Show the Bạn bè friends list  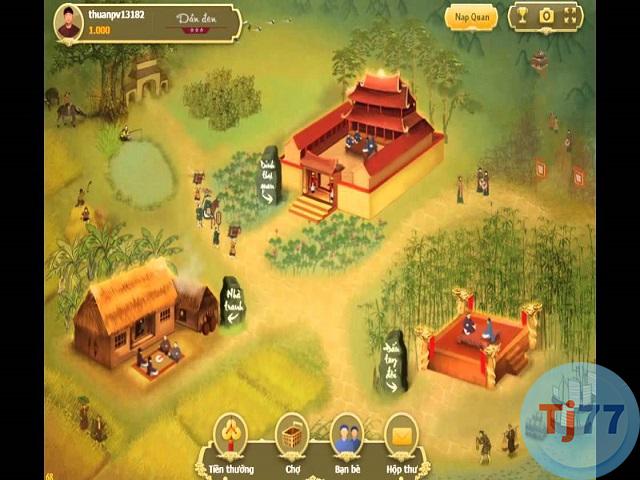pos(346,433)
